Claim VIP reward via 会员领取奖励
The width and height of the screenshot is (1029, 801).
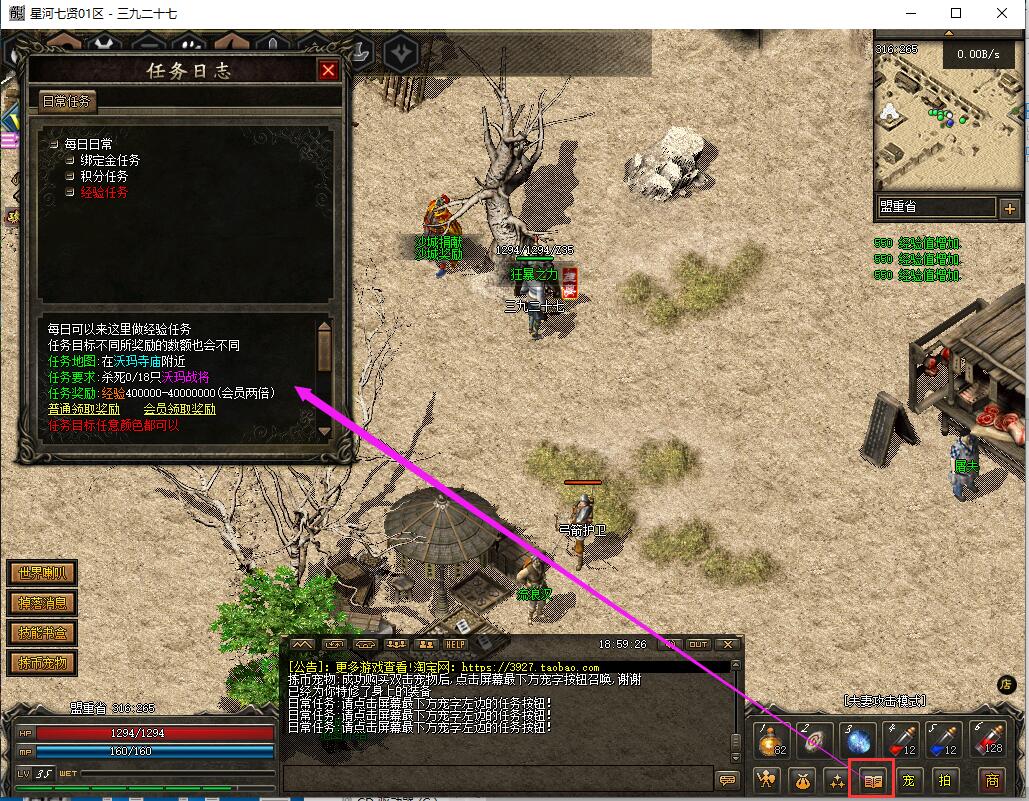click(x=179, y=409)
